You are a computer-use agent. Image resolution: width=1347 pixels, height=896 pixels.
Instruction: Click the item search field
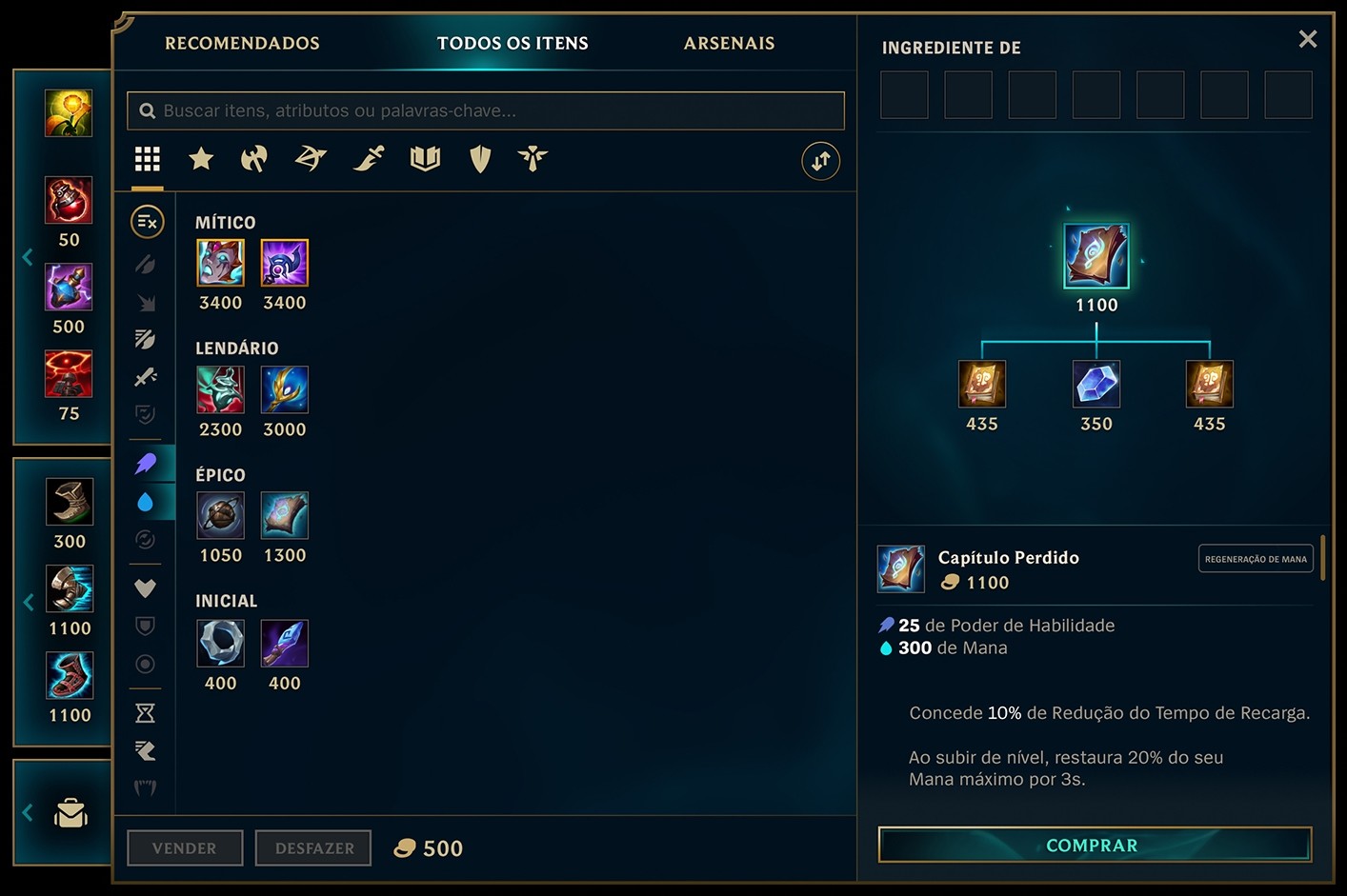[485, 110]
